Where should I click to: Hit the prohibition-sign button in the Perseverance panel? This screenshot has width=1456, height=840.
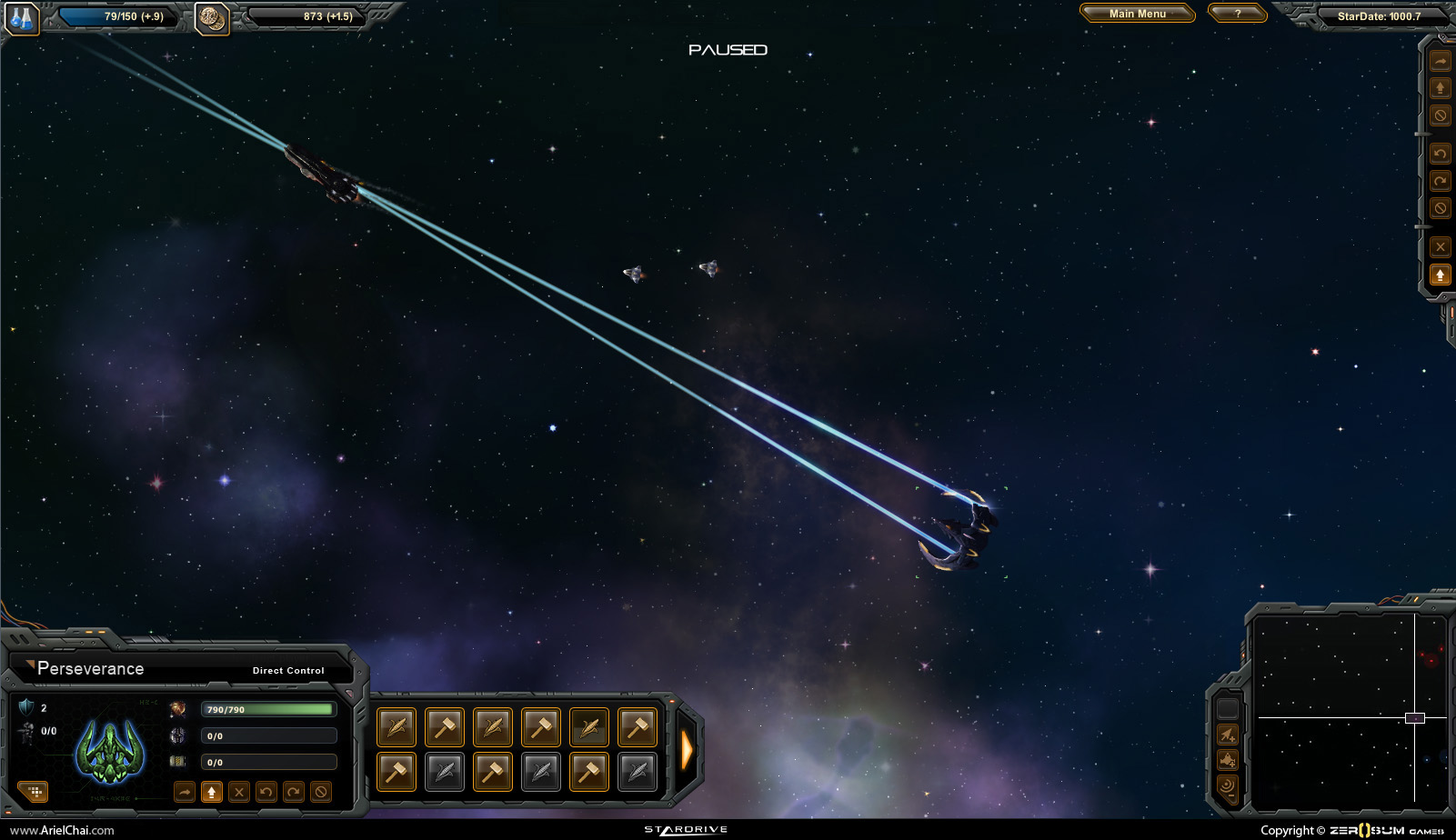click(x=321, y=792)
